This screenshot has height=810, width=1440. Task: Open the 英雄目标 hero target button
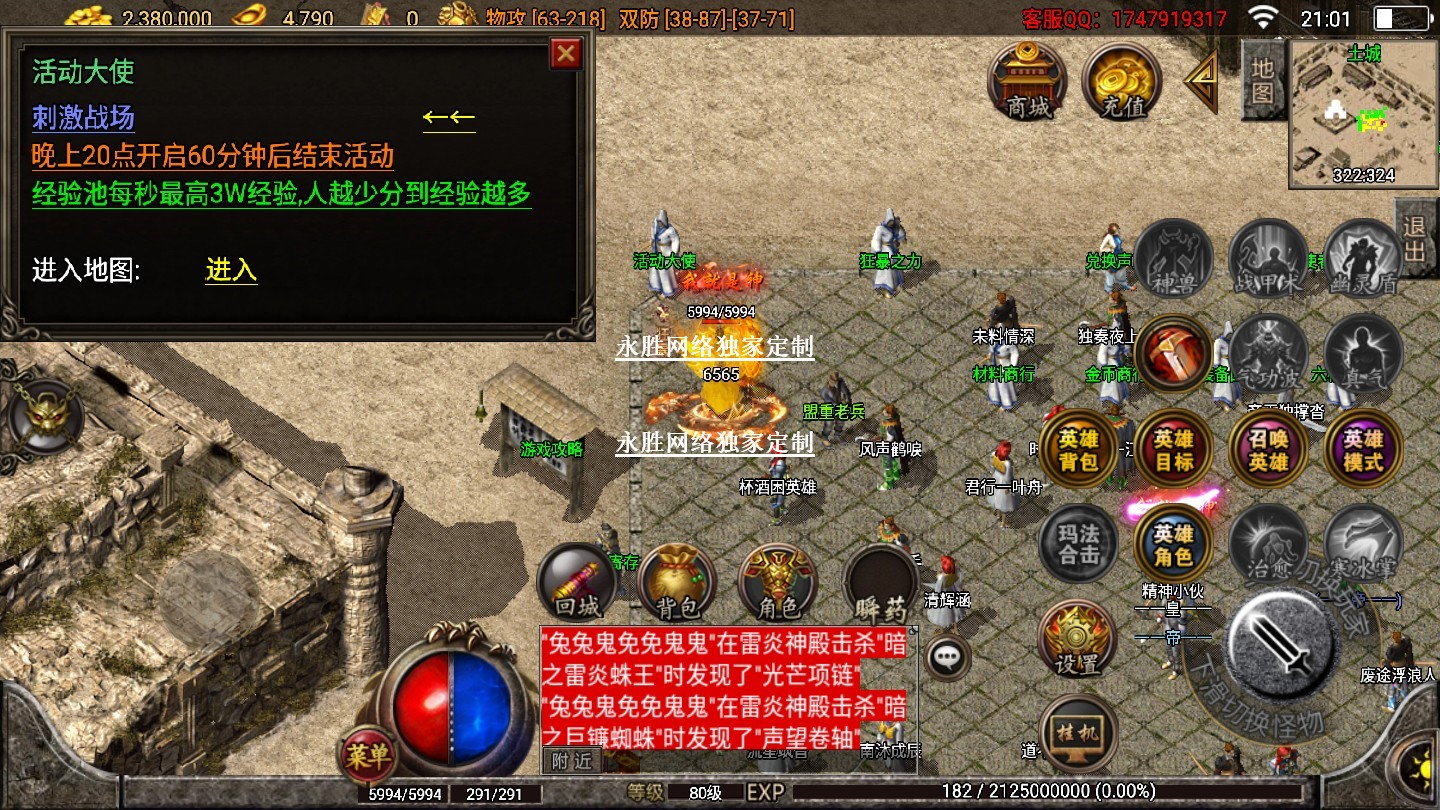1174,450
